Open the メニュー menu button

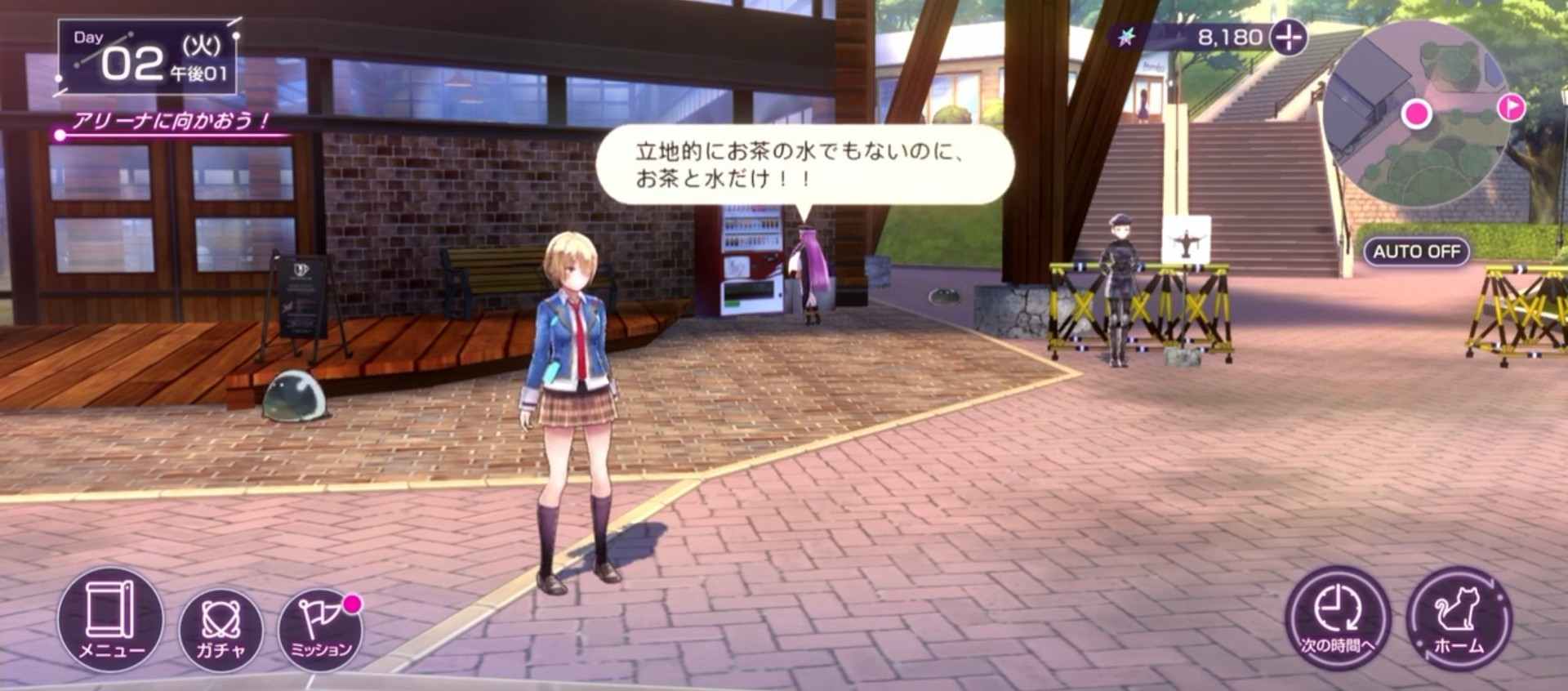click(x=110, y=618)
